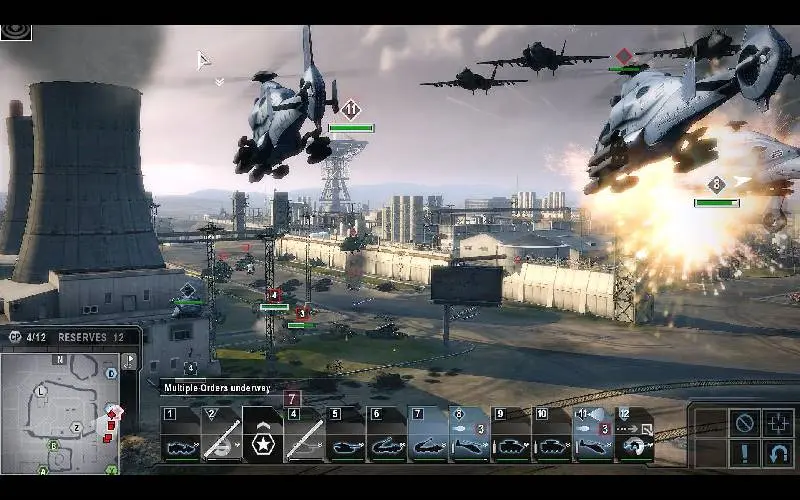Screen dimensions: 800x500
Task: Select unit card number 1
Action: (x=181, y=435)
